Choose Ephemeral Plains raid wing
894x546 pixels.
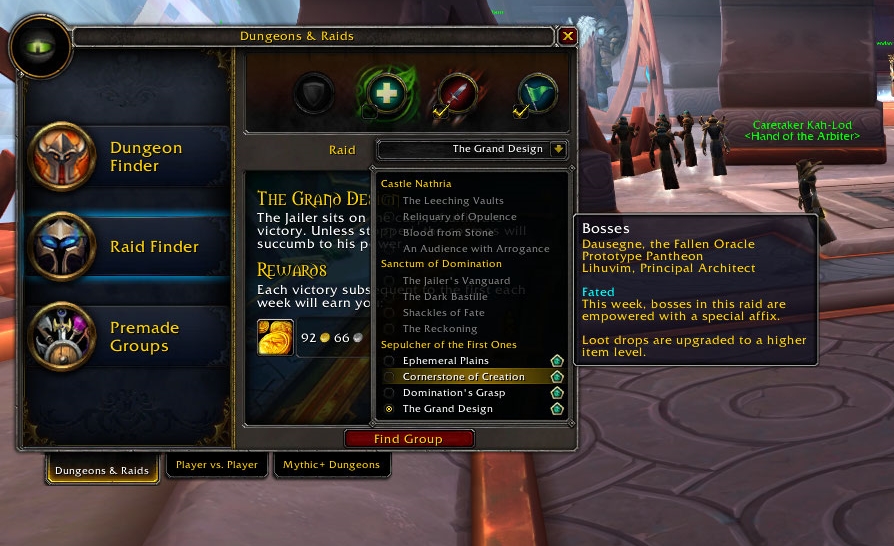[x=444, y=361]
